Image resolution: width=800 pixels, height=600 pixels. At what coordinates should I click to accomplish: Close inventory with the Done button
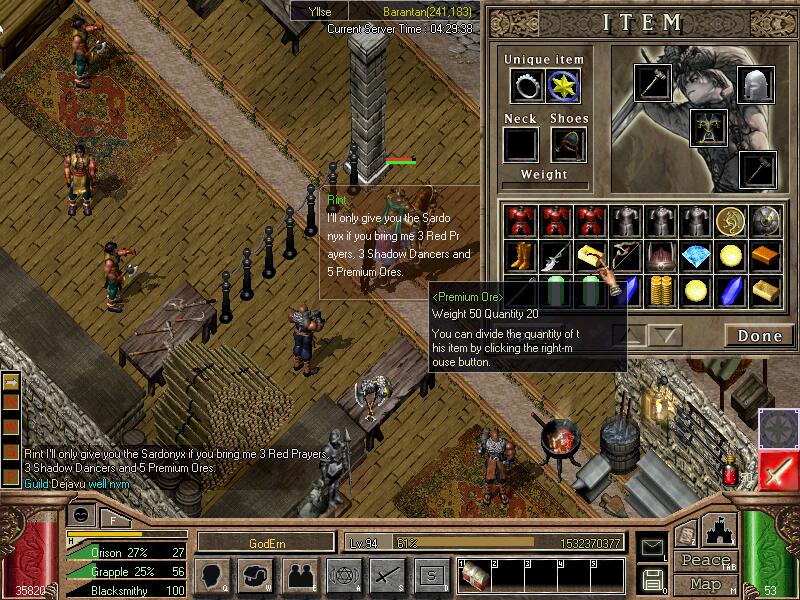[759, 336]
